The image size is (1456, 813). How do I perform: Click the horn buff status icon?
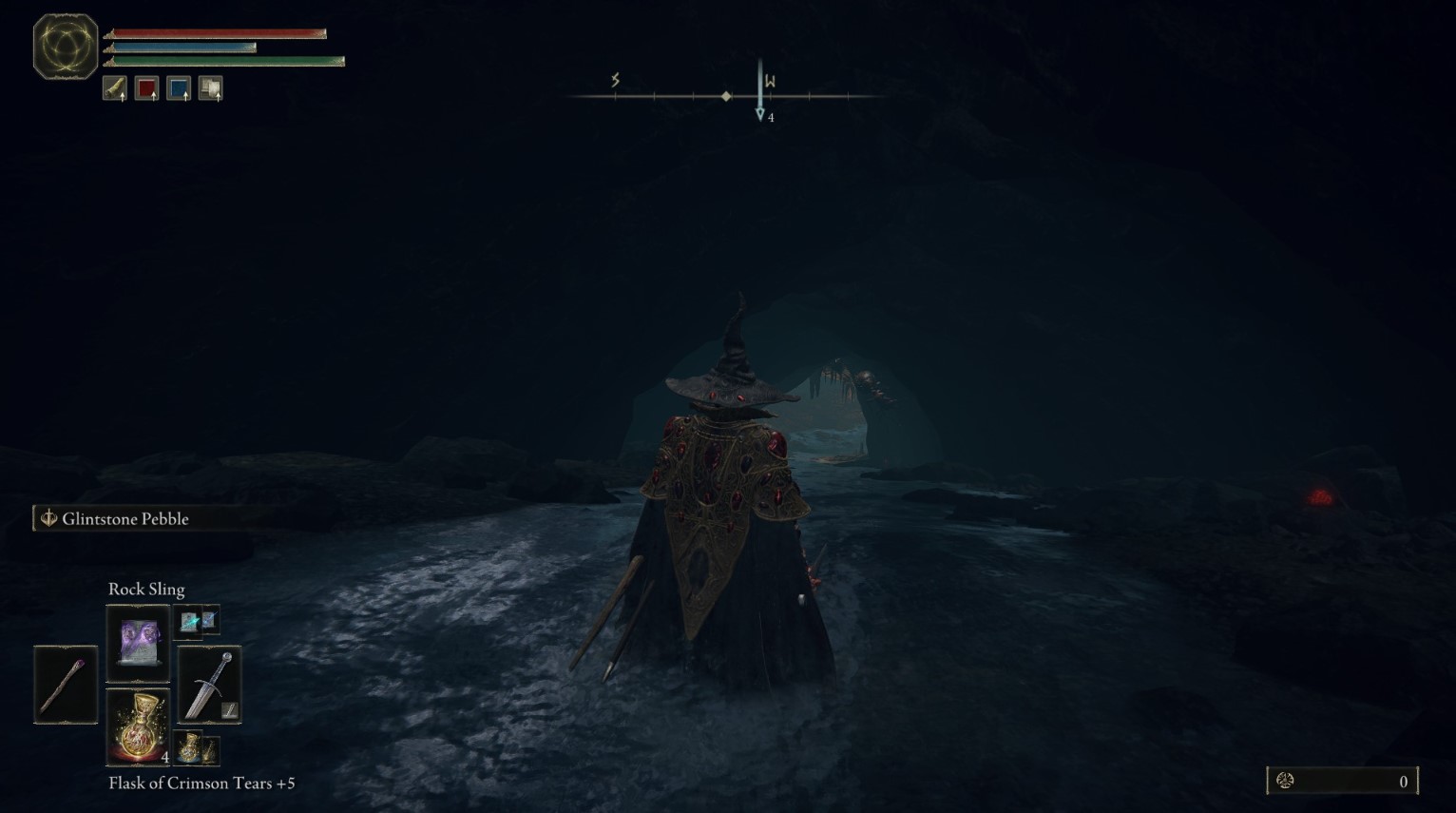(x=115, y=88)
